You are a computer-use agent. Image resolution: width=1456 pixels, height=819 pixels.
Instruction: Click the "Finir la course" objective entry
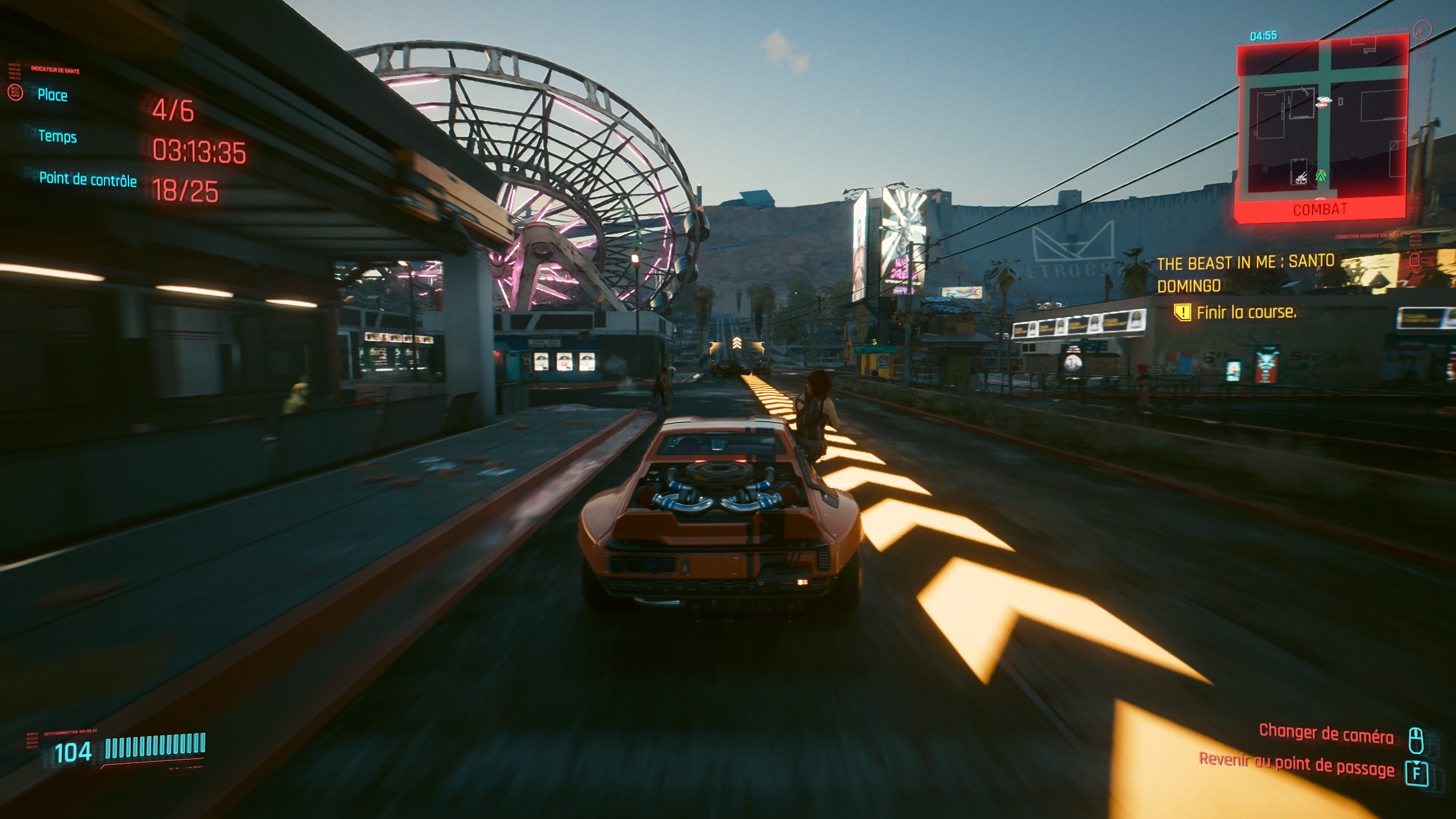point(1246,312)
